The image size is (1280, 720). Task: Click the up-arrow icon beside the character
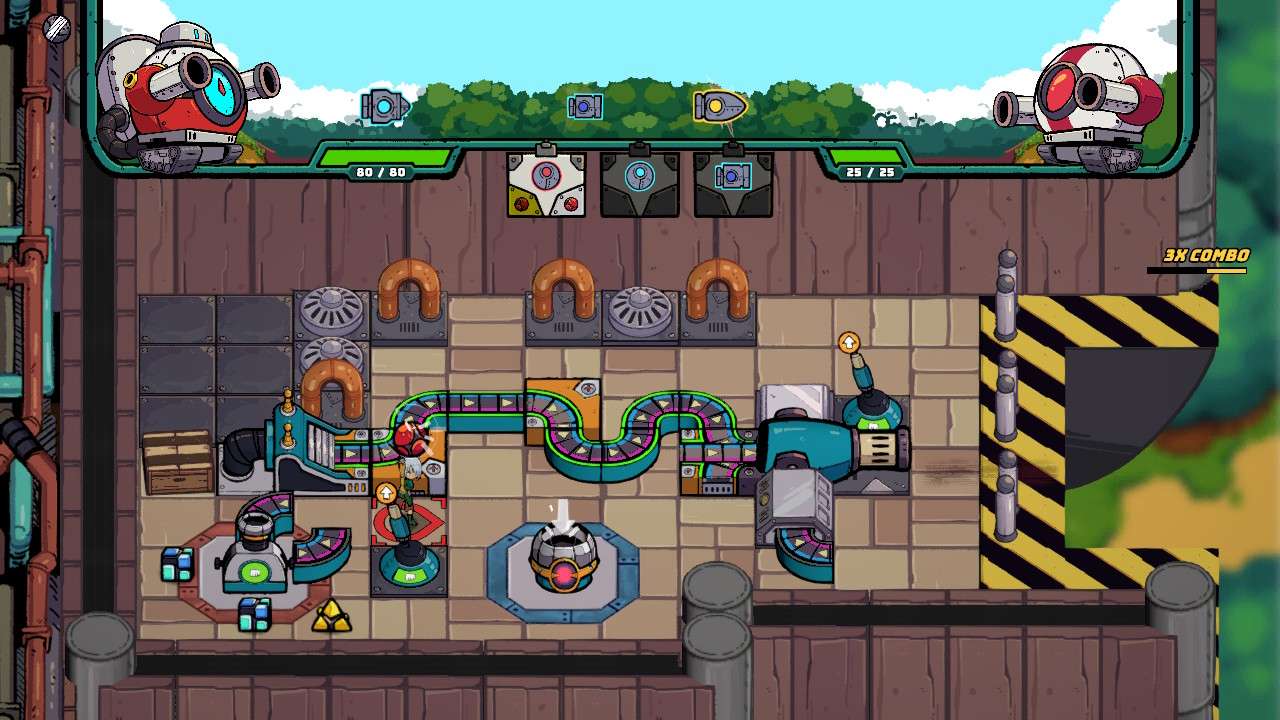[388, 492]
